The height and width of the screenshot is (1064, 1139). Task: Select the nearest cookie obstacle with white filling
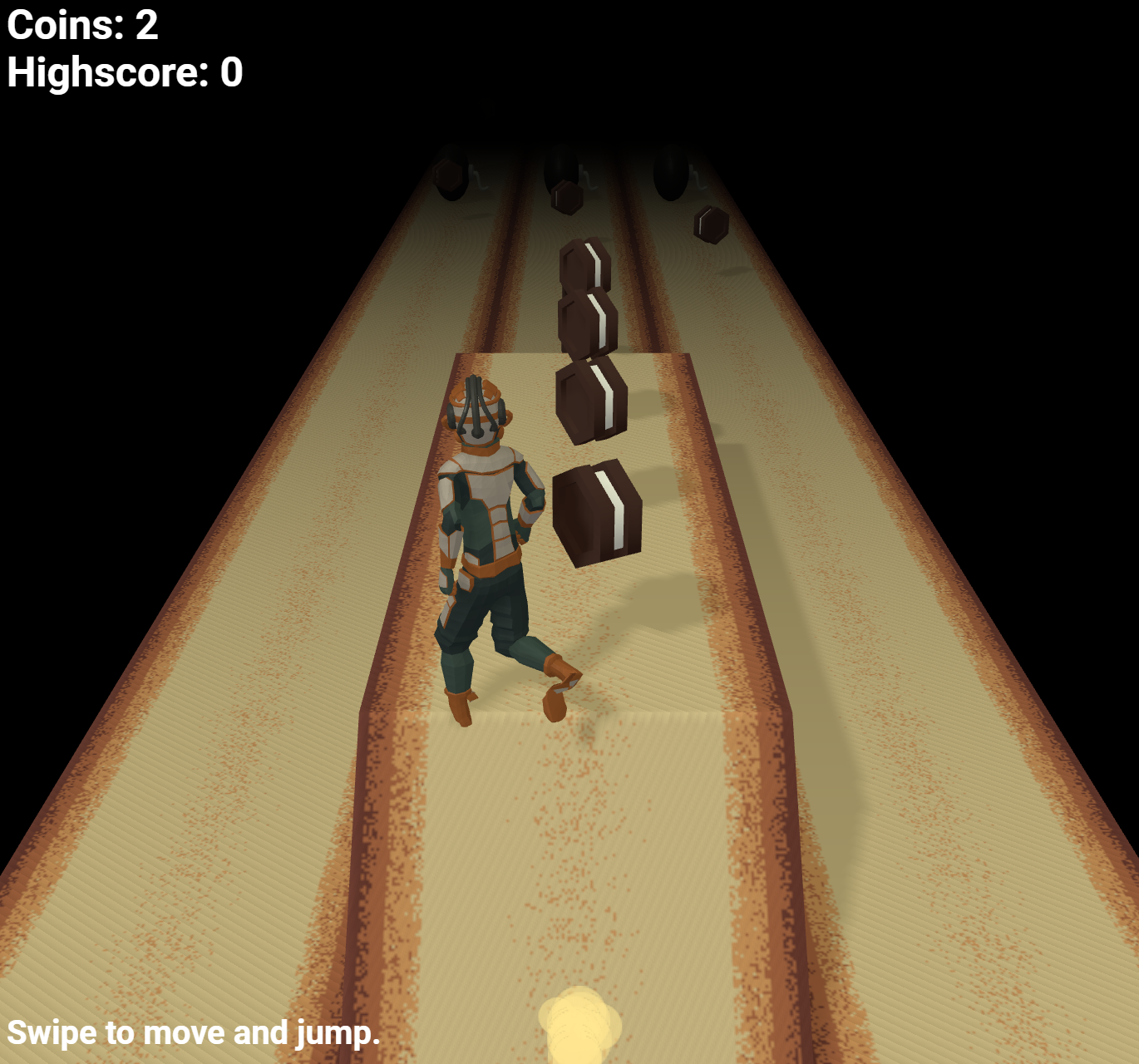click(x=599, y=511)
